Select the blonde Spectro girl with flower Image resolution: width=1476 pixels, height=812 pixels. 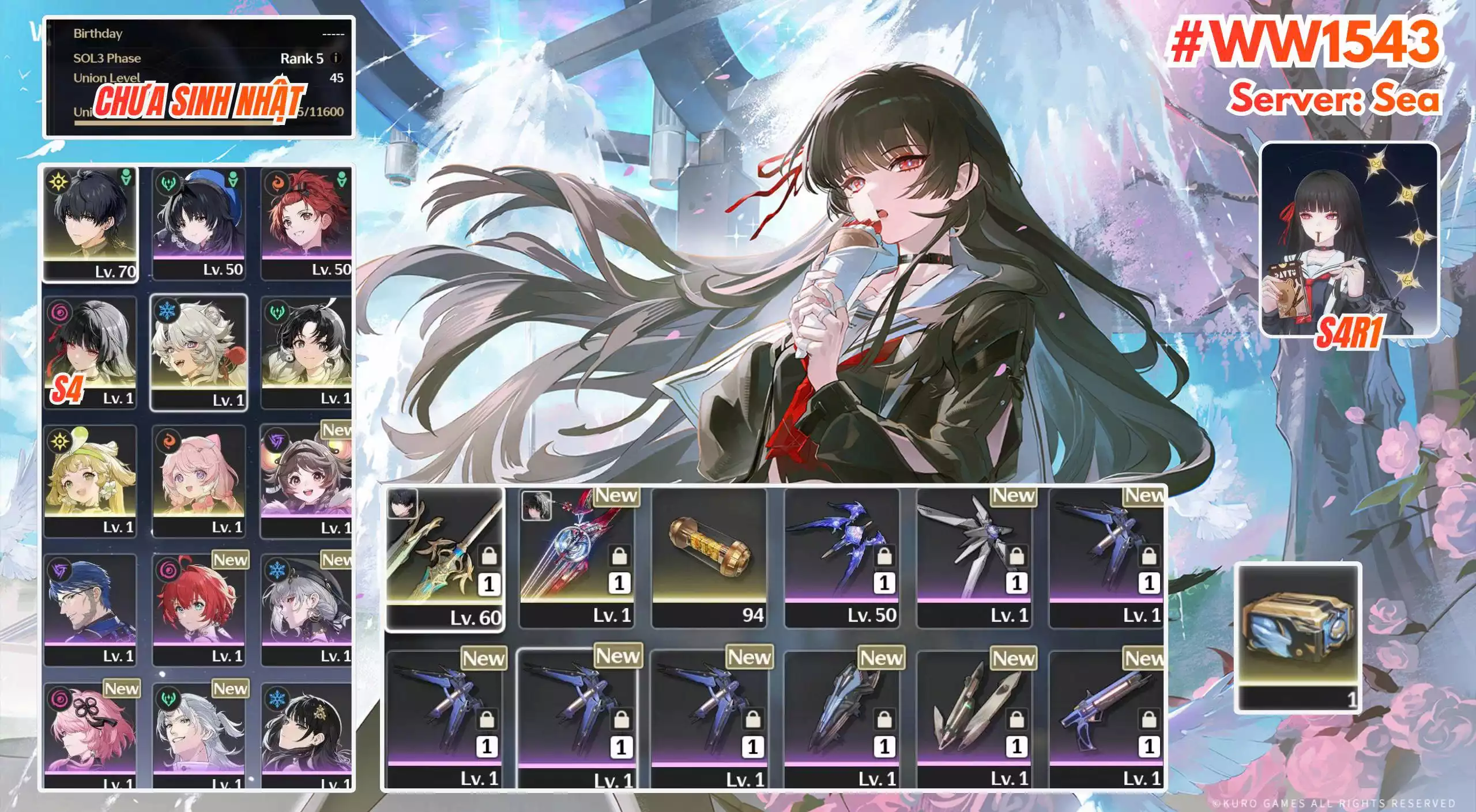(x=91, y=481)
